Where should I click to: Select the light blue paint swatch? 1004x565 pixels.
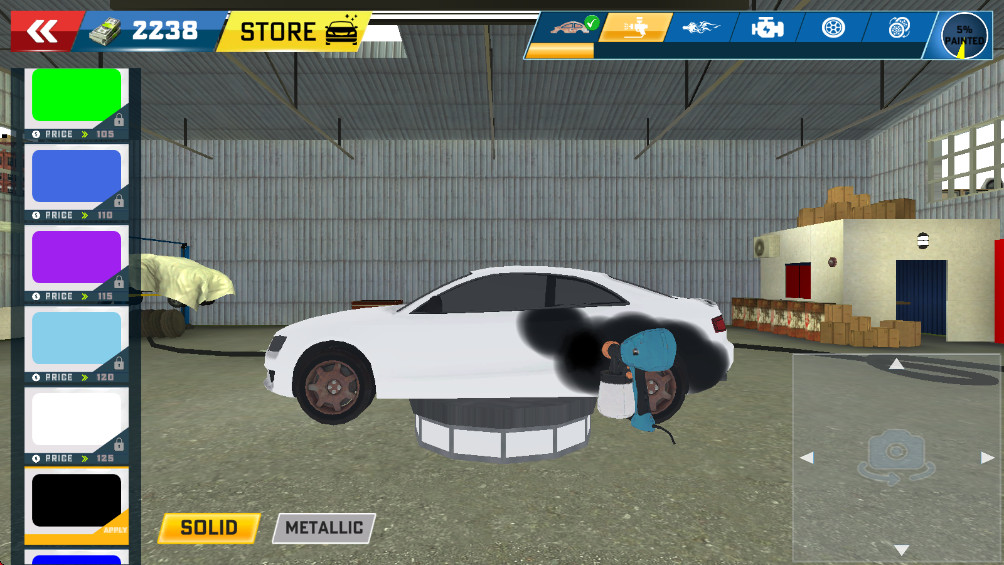click(x=77, y=339)
